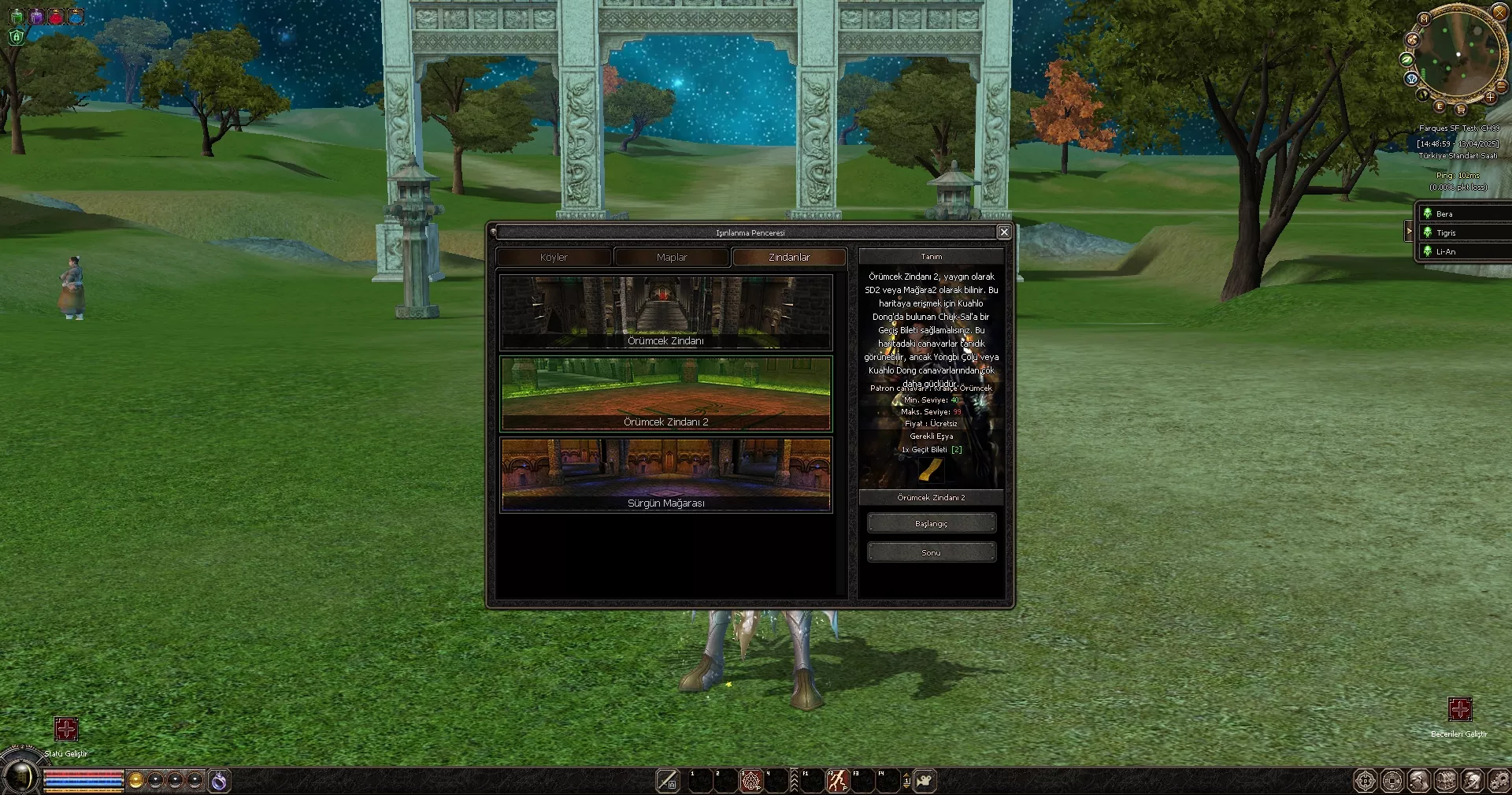The image size is (1512, 795).
Task: Switch to the Maplar tab
Action: [x=671, y=257]
